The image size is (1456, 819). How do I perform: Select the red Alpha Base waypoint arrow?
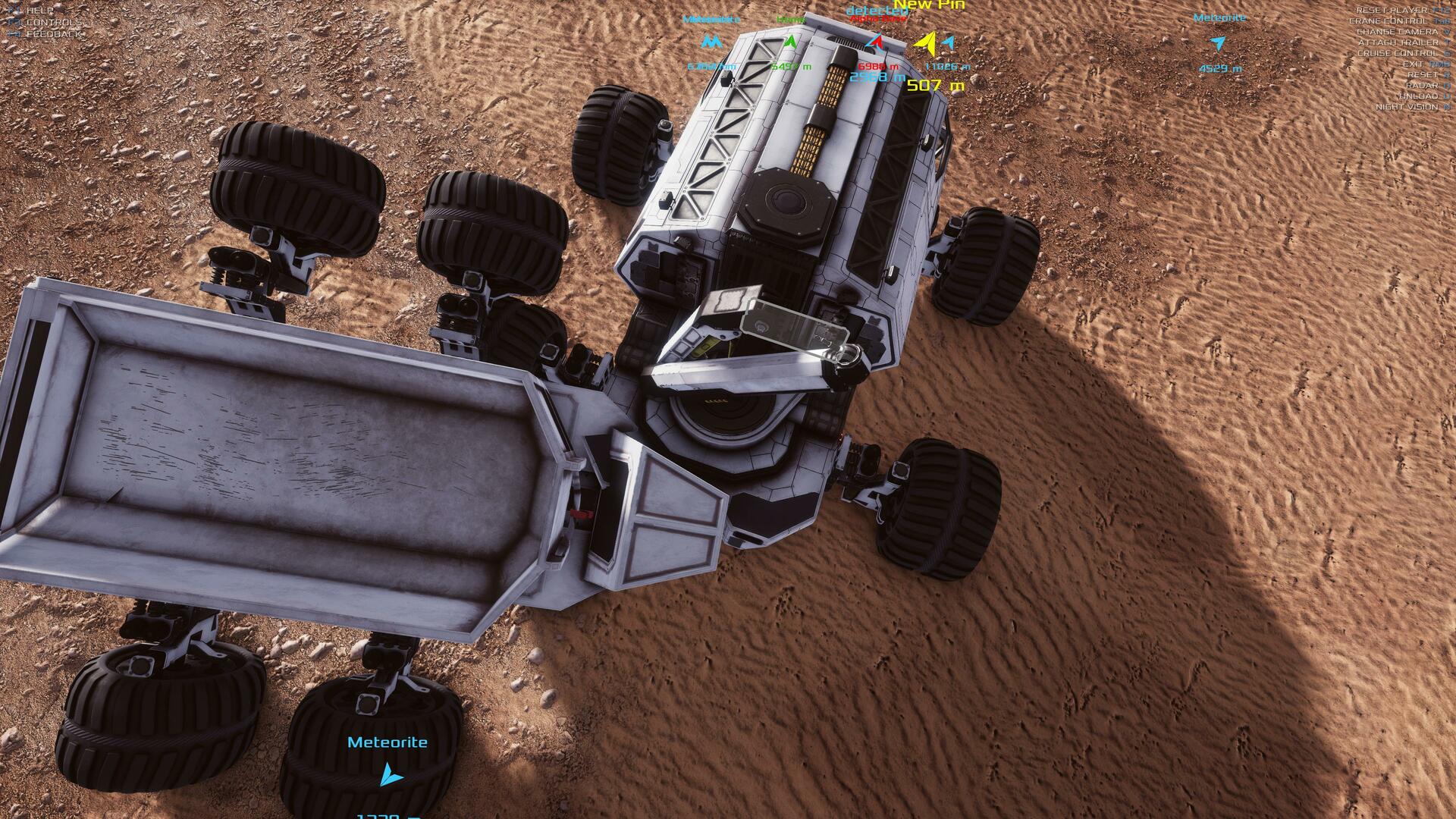(876, 42)
